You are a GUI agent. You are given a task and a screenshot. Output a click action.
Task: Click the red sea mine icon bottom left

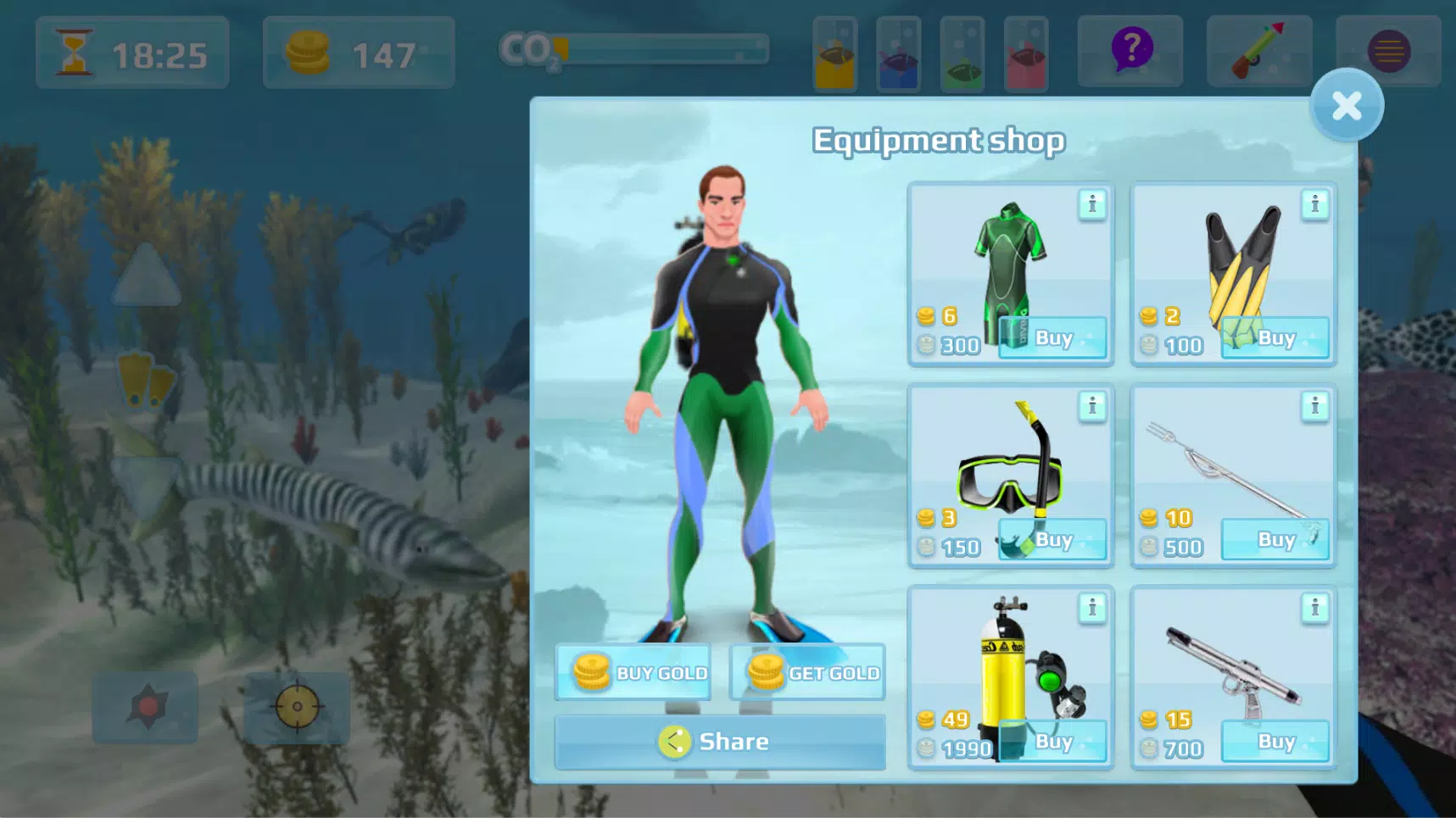tap(146, 708)
